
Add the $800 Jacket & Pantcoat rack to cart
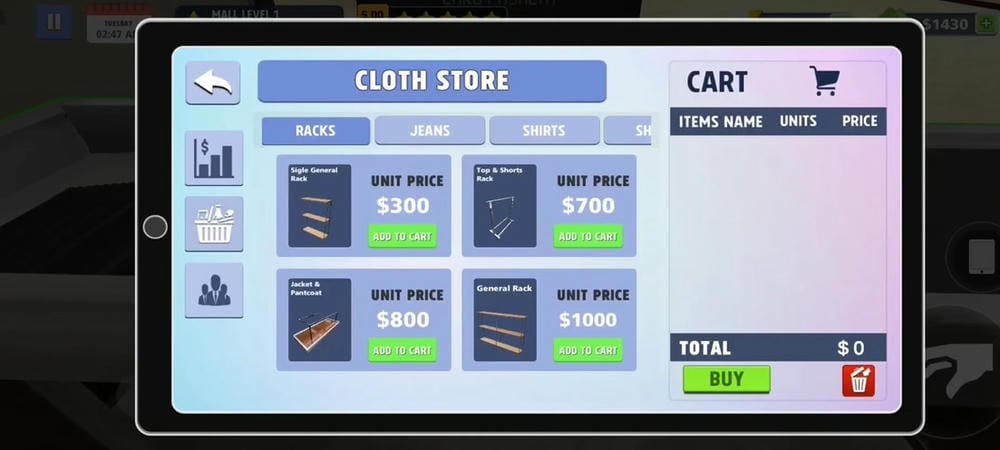point(402,351)
